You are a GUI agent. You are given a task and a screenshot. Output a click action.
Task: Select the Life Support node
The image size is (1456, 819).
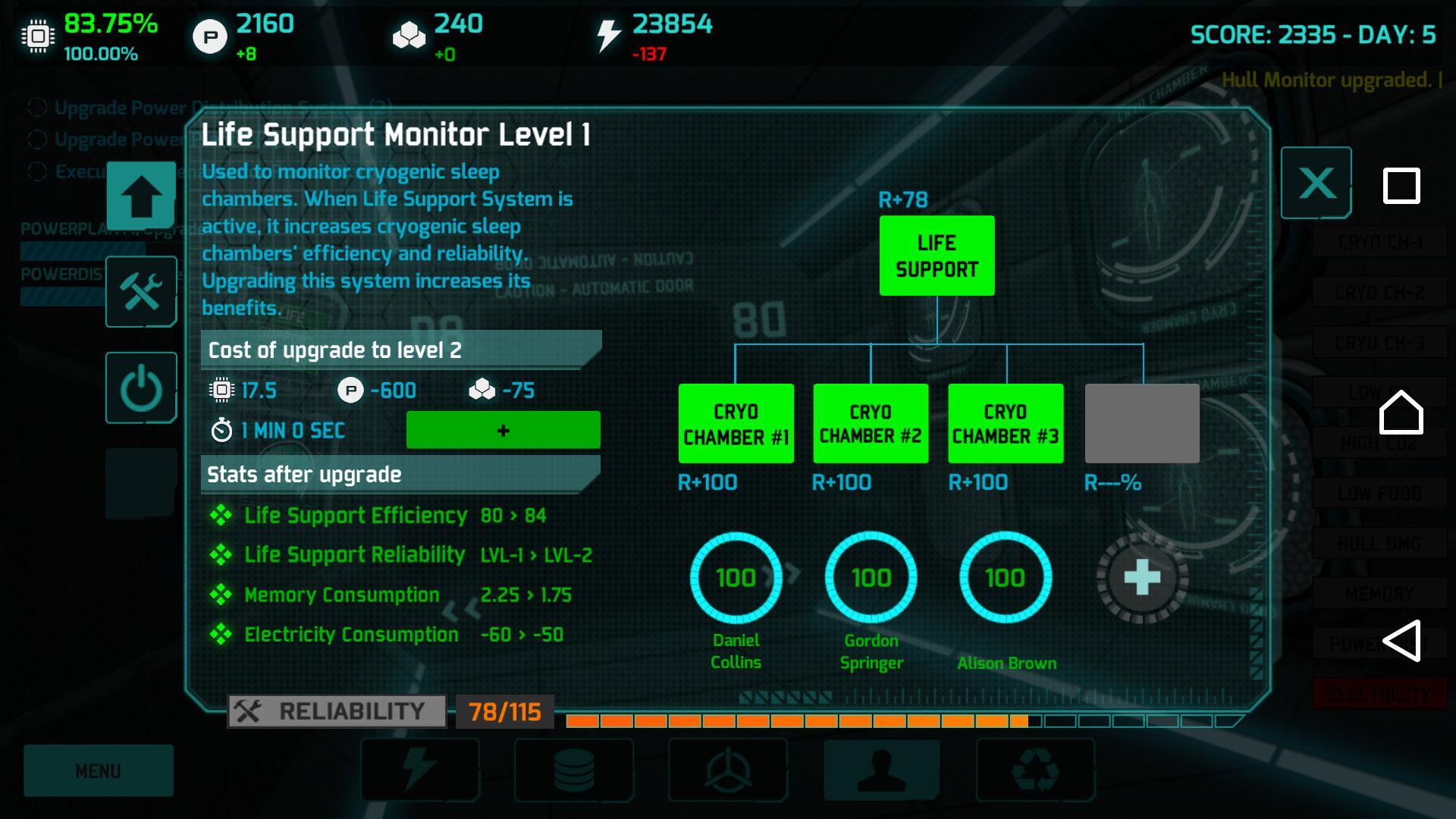[x=937, y=256]
